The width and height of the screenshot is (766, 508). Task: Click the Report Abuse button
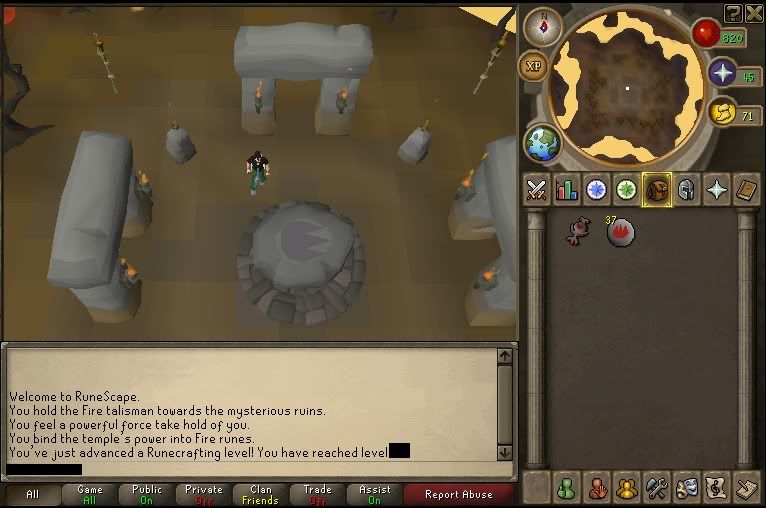458,494
